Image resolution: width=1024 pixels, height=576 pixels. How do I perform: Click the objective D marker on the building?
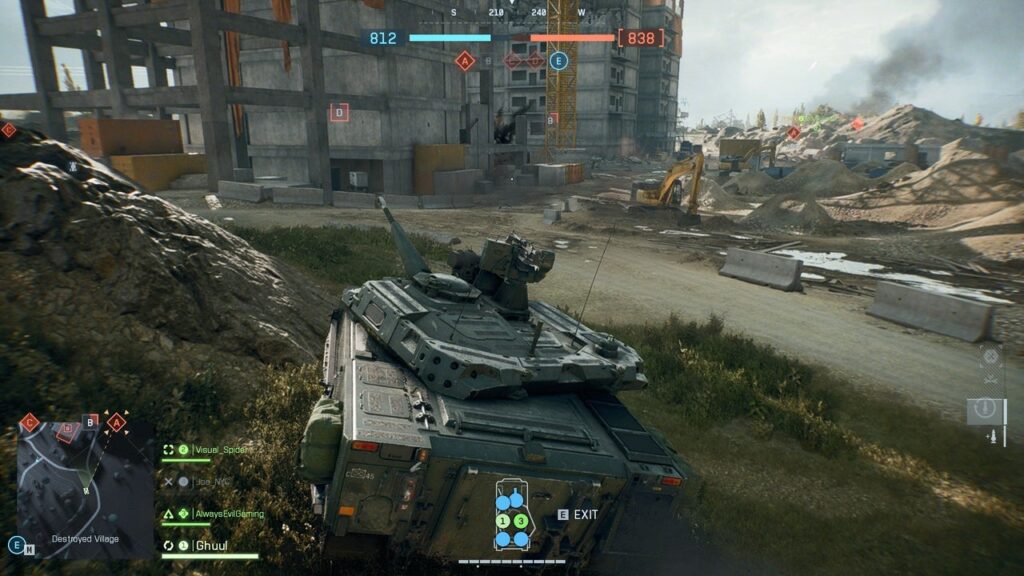[x=339, y=112]
